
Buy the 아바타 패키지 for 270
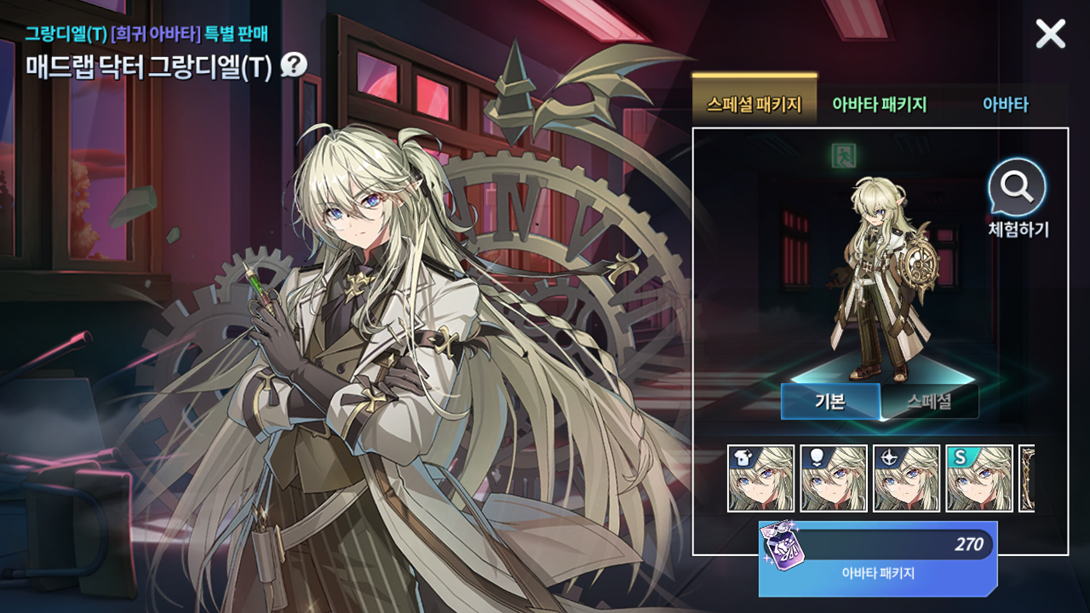pyautogui.click(x=878, y=558)
